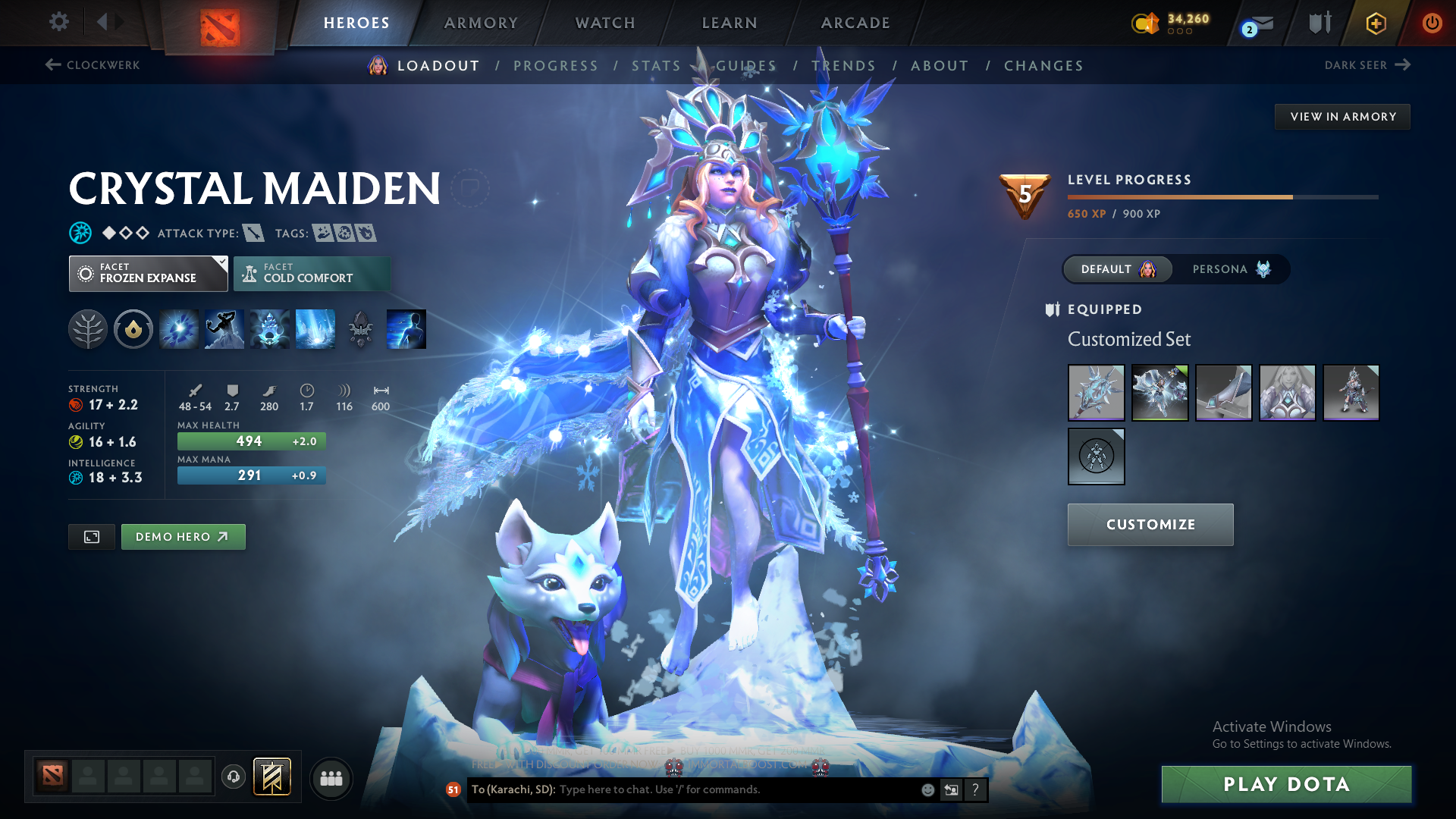The width and height of the screenshot is (1456, 819).
Task: Open the hero talent tree icon
Action: 88,329
